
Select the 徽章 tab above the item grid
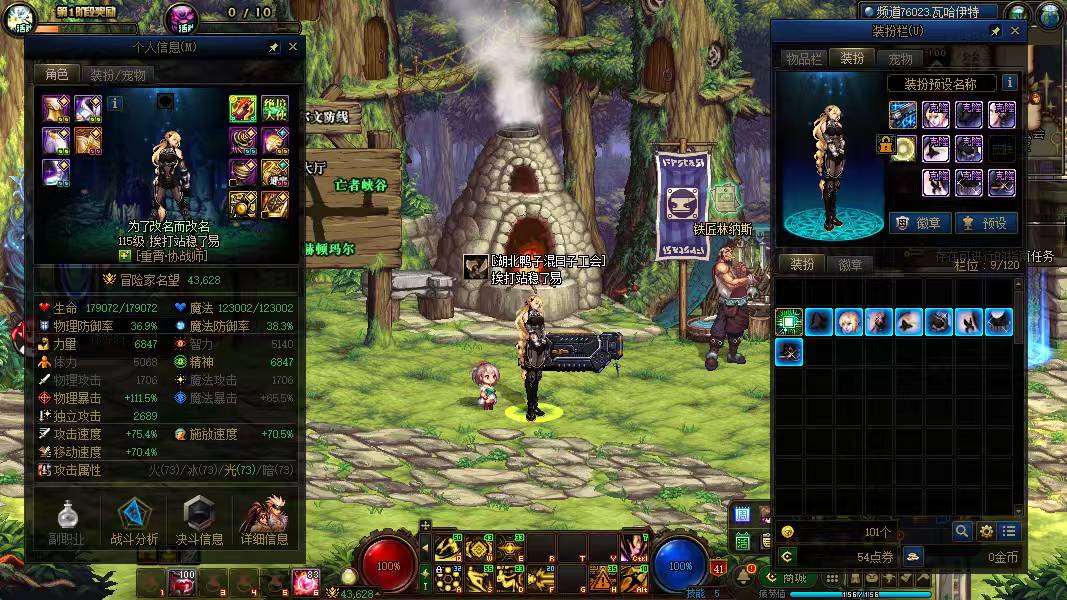850,265
